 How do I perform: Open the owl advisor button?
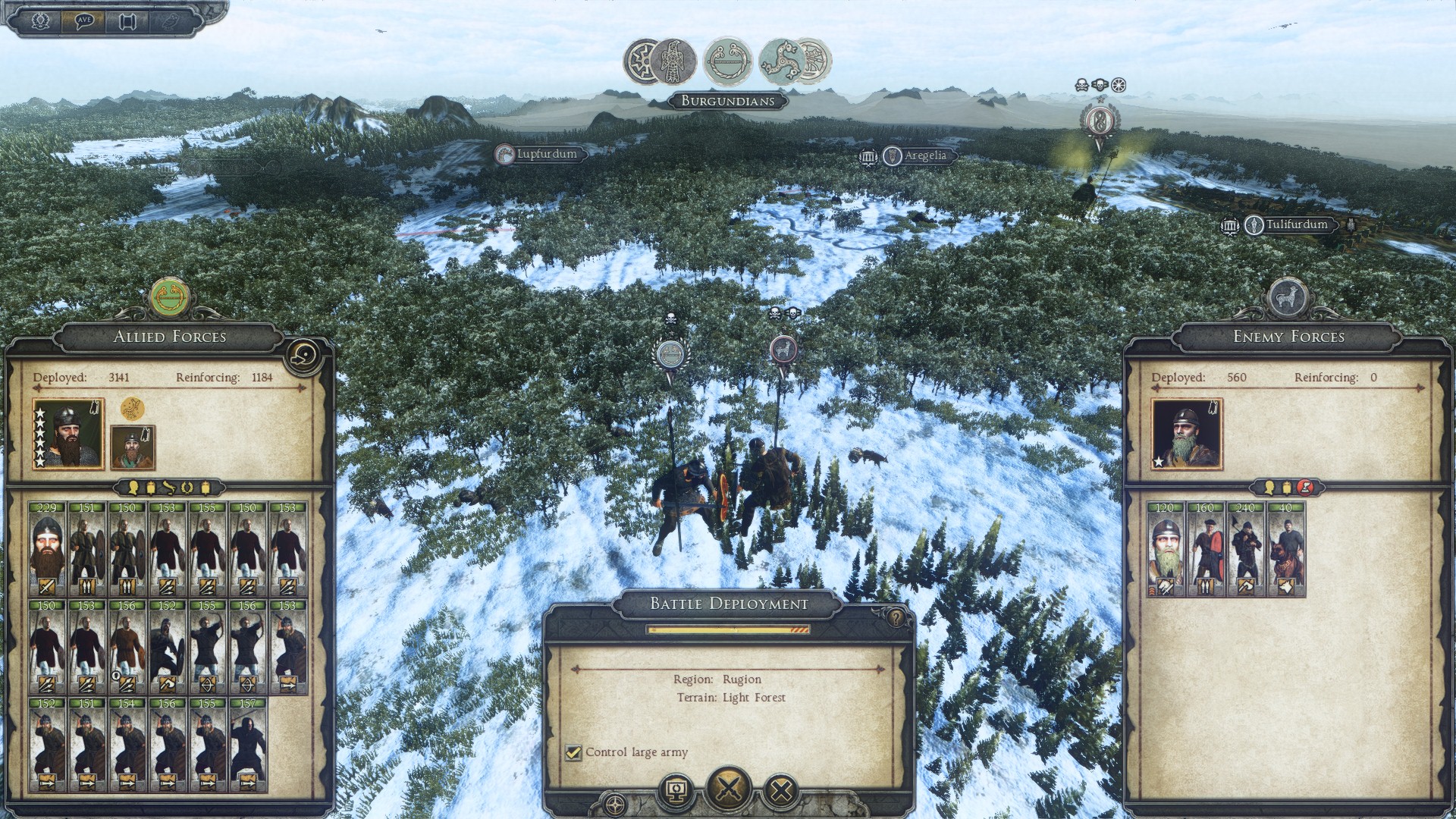click(x=171, y=20)
